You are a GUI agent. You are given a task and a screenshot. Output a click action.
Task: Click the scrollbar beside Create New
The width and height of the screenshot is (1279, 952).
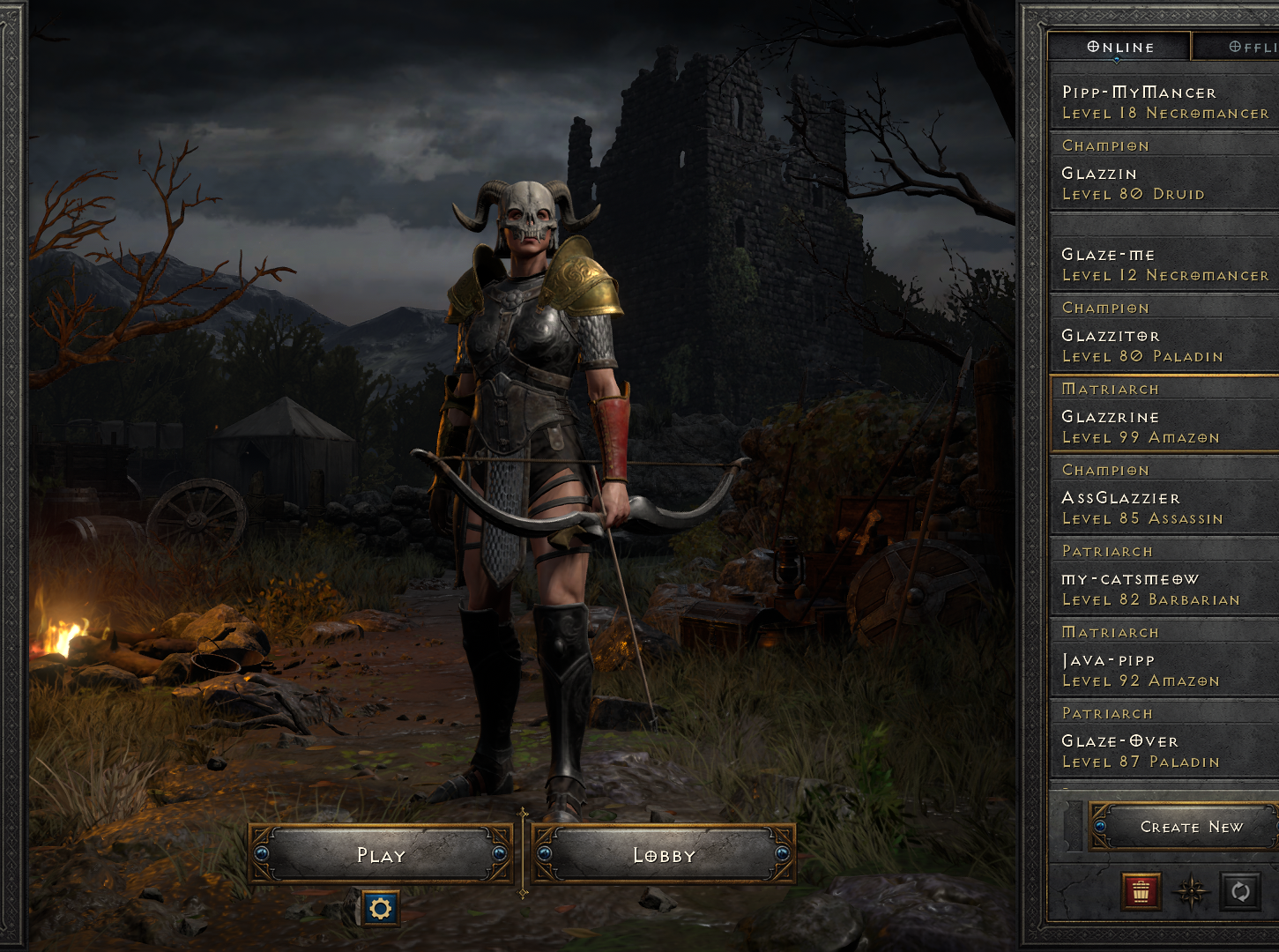(1074, 826)
